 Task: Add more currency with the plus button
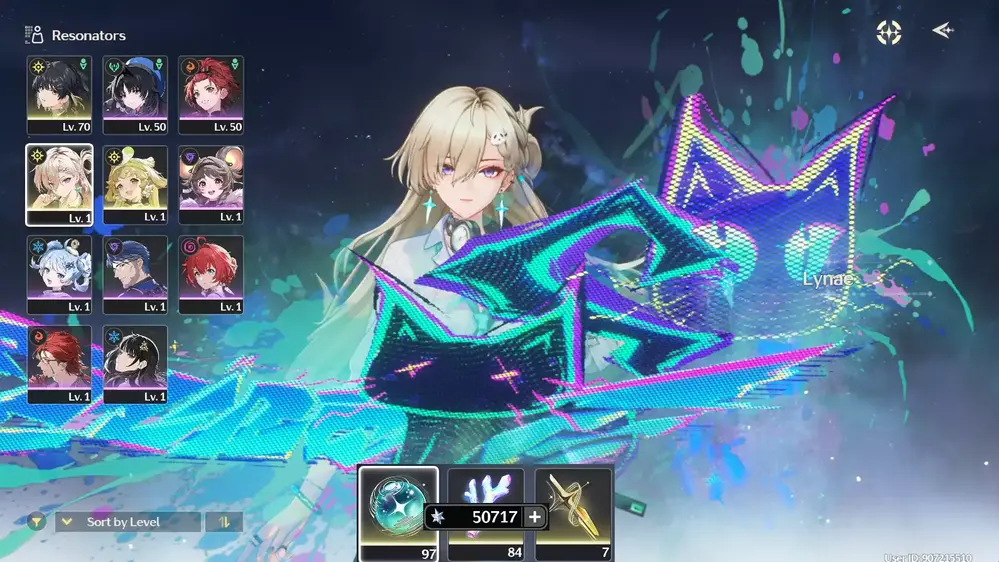pos(535,517)
